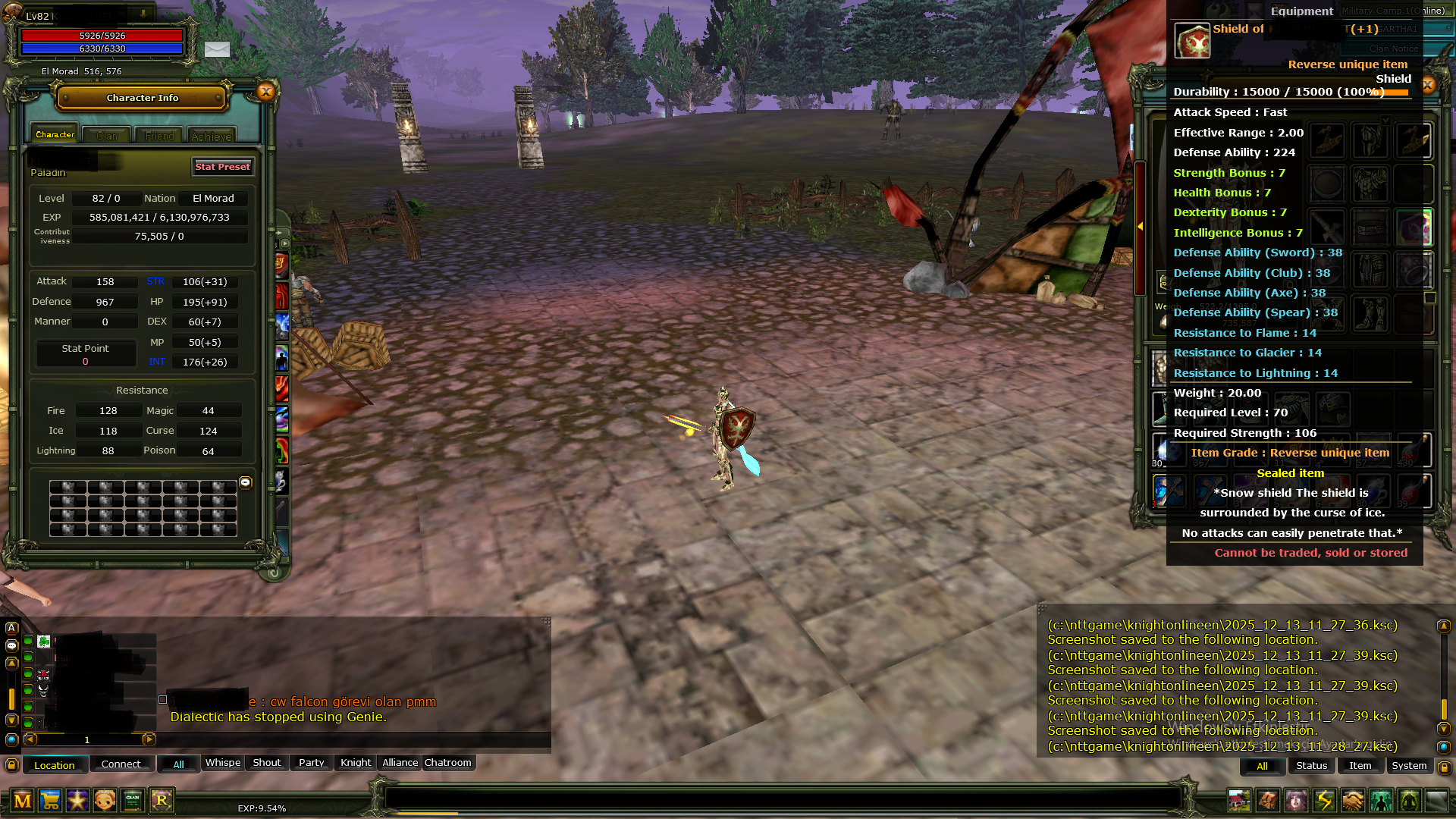Open the shopping cart store icon
This screenshot has height=819, width=1456.
50,801
